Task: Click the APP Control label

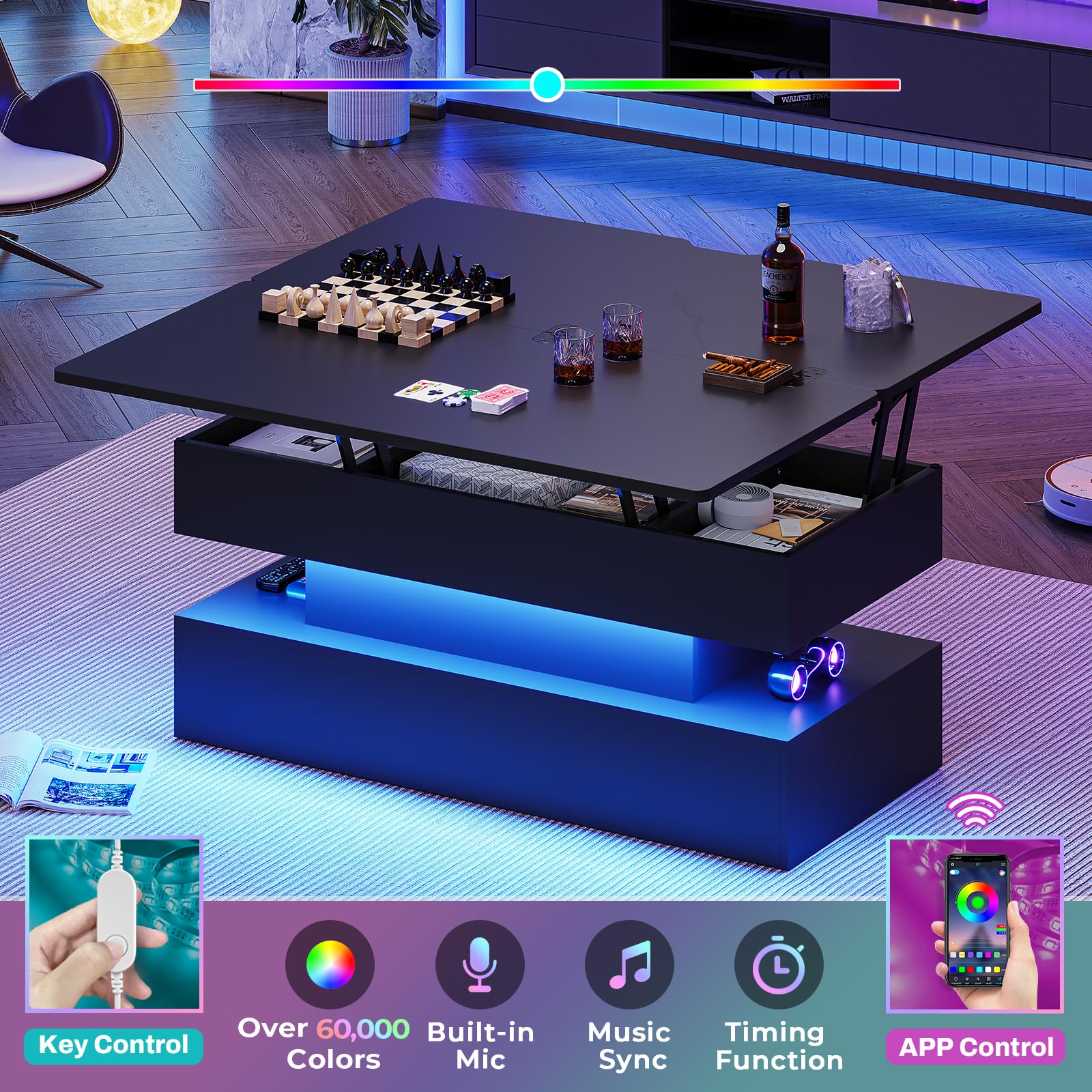Action: click(976, 1046)
